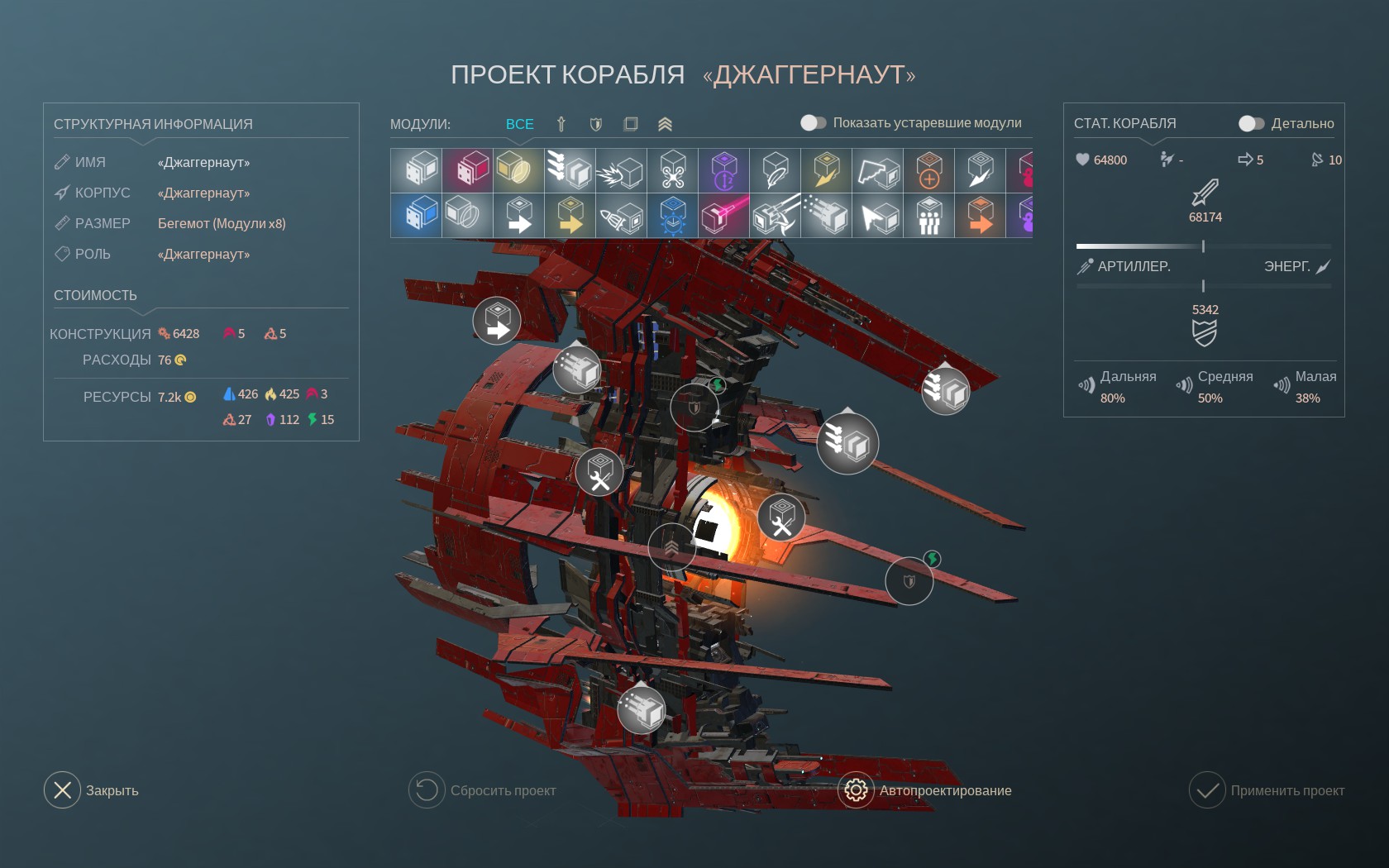Image resolution: width=1389 pixels, height=868 pixels.
Task: Select the purple number-2 cube module
Action: (724, 171)
